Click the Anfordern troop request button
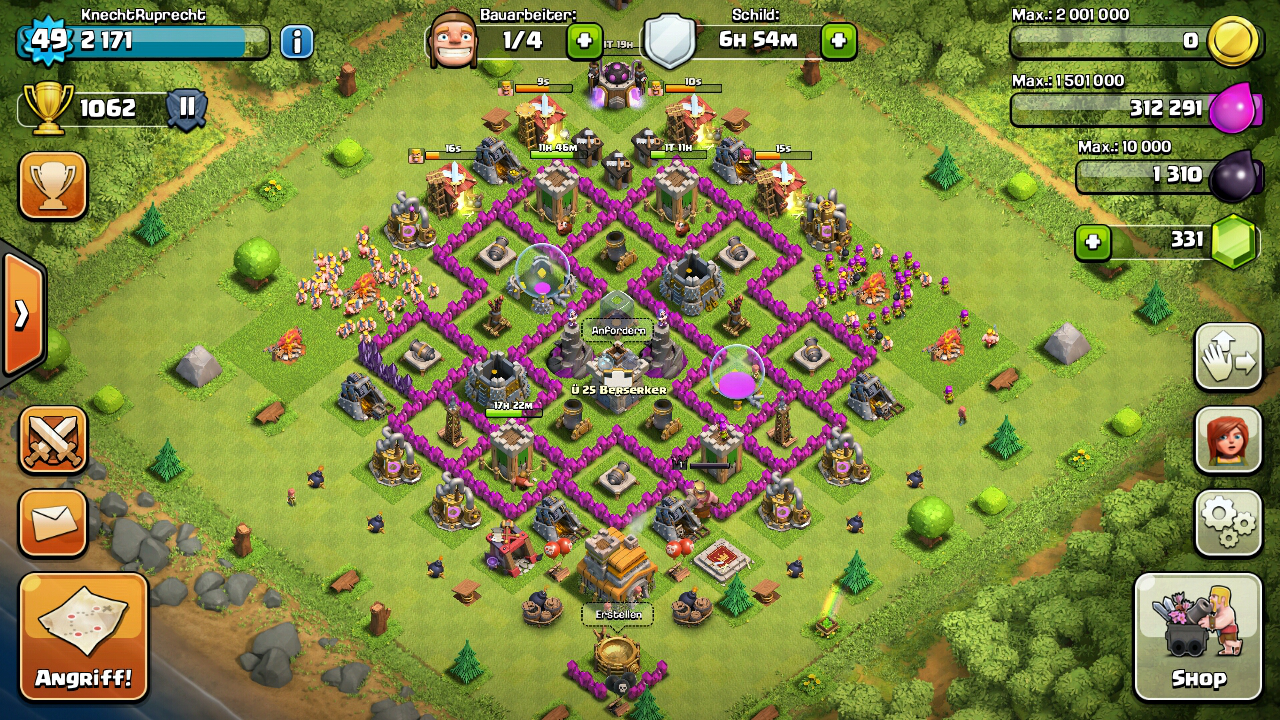 618,330
